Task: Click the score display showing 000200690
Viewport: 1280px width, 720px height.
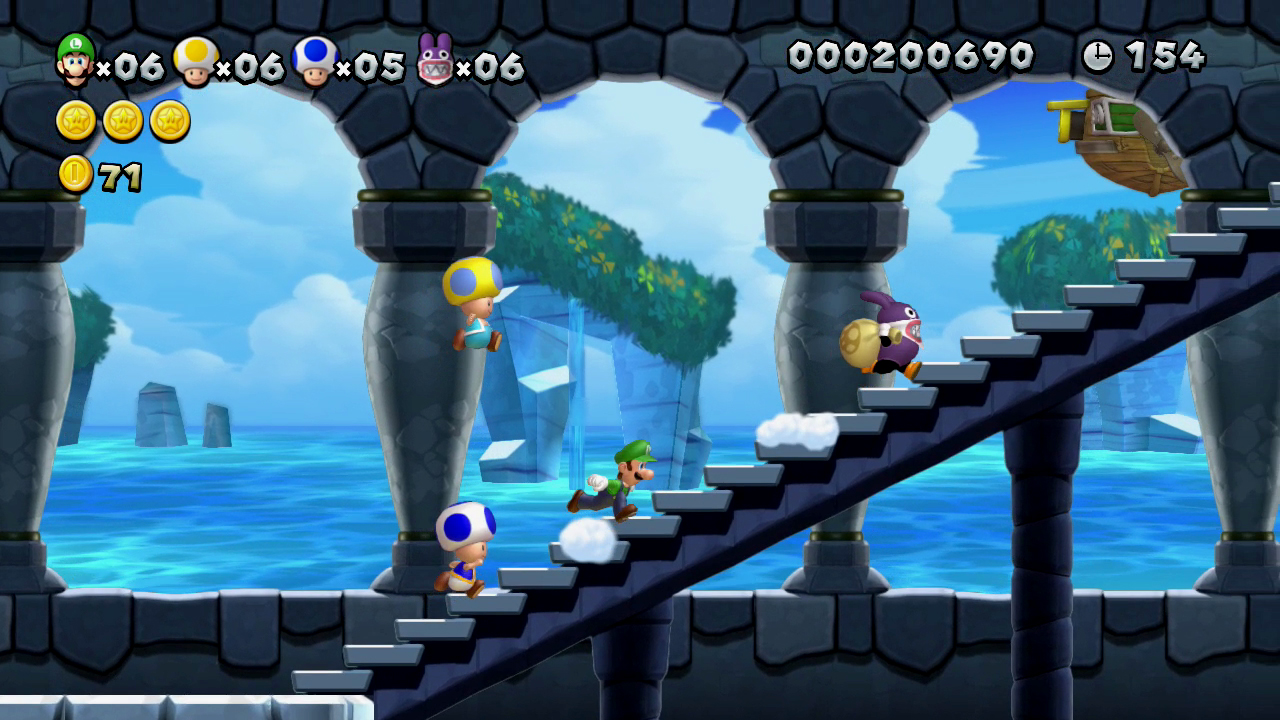Action: [x=912, y=56]
